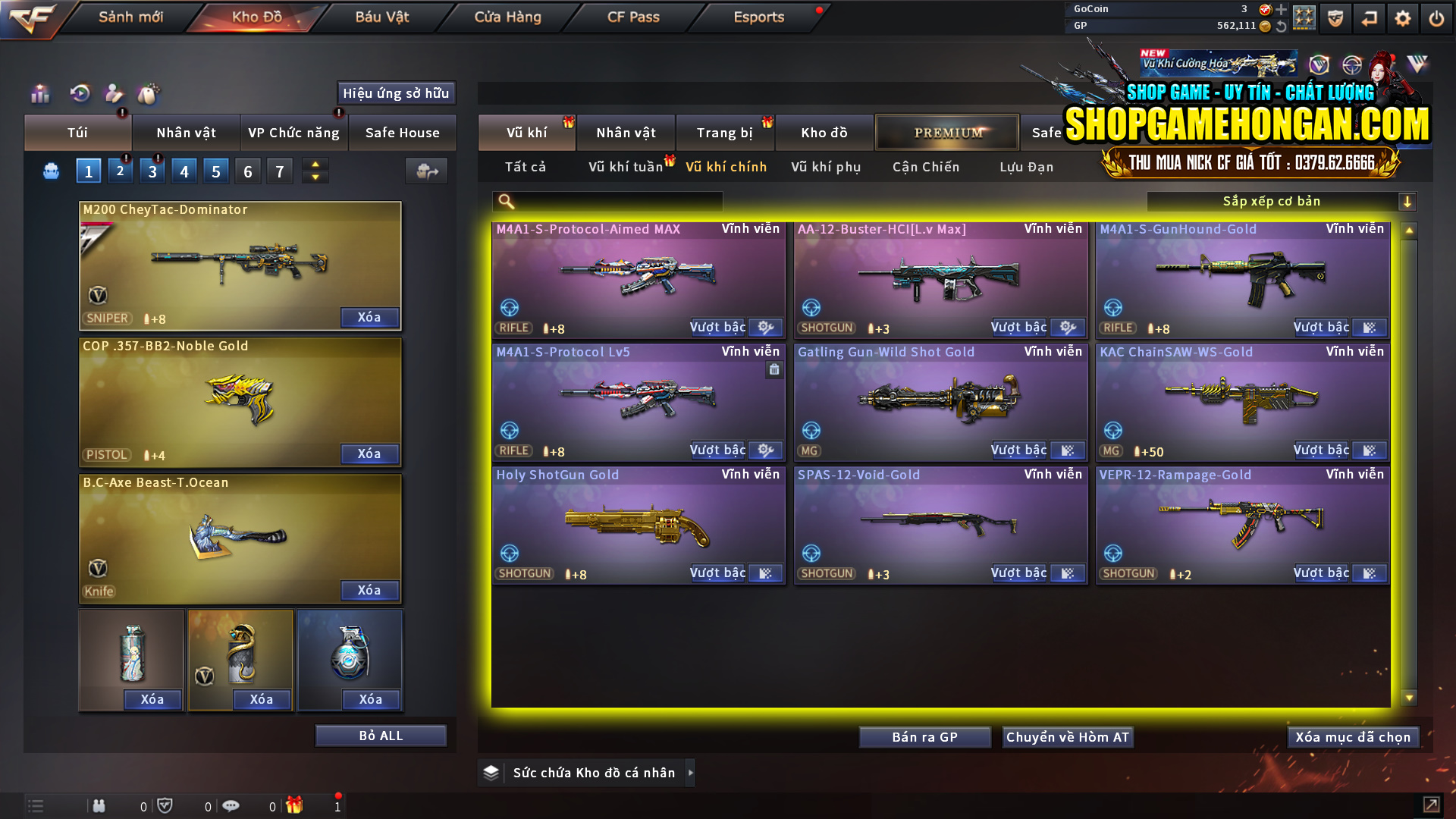1456x819 pixels.
Task: Open the chat bubble icon in status bar
Action: click(x=231, y=806)
